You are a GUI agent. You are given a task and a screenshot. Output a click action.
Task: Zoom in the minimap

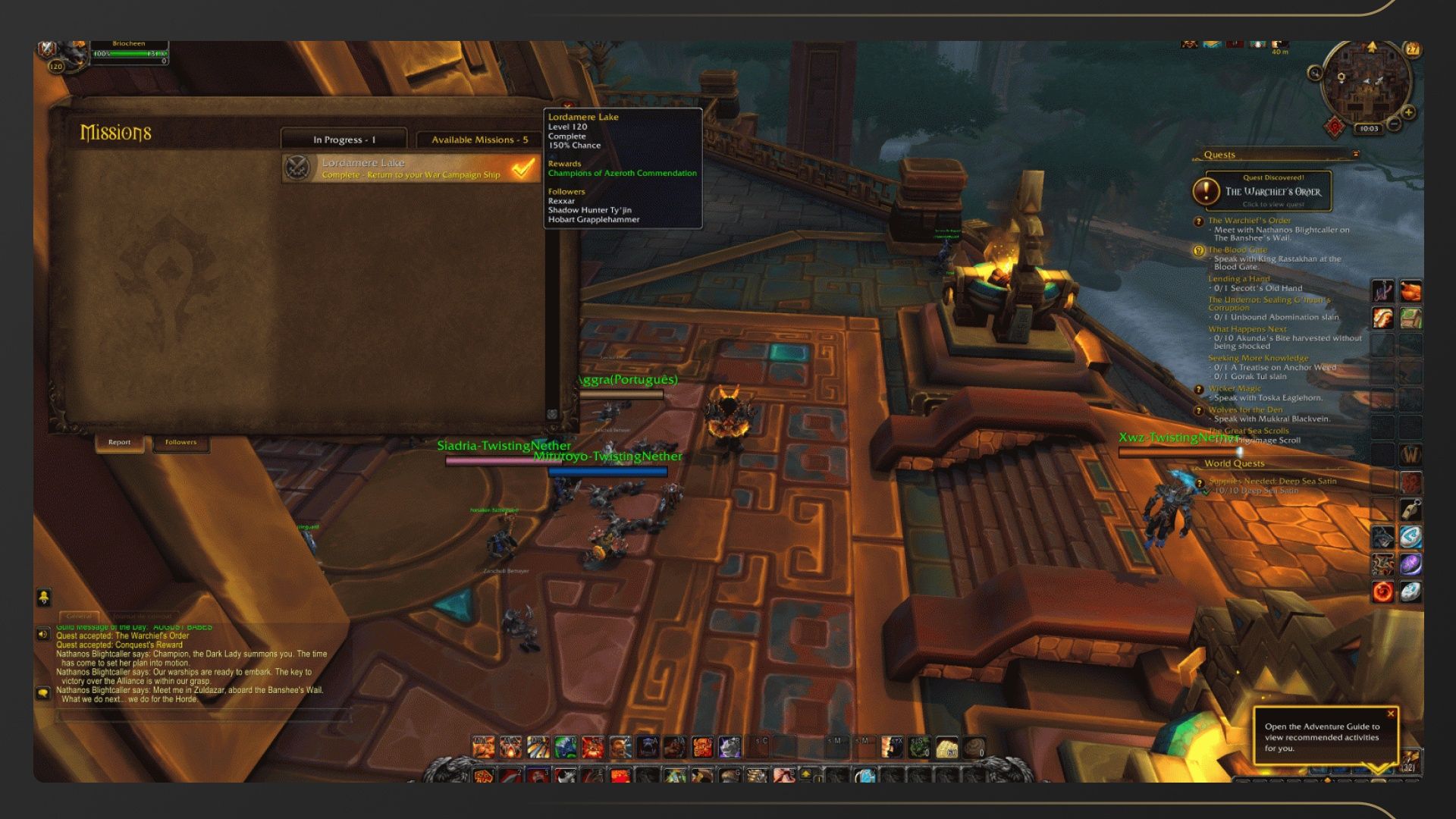click(1408, 112)
